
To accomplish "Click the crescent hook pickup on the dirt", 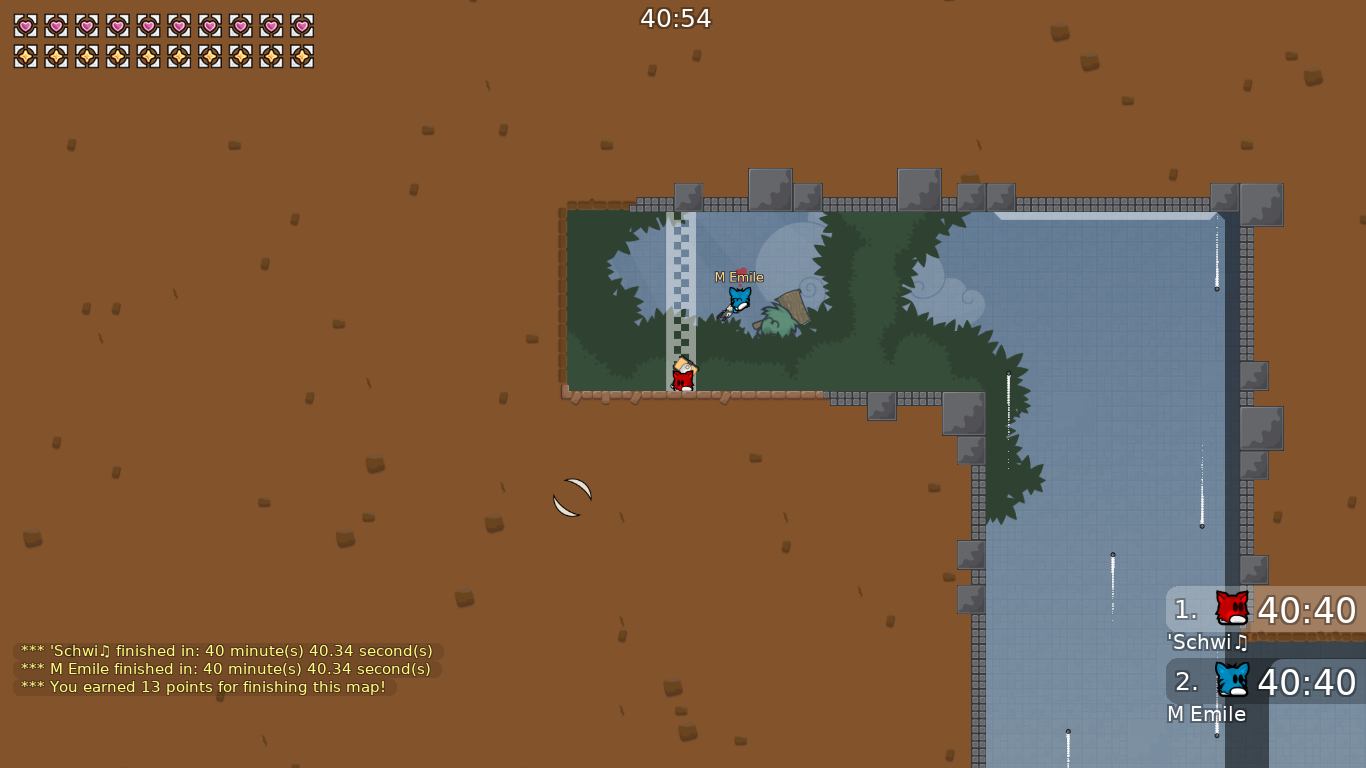I will point(571,496).
